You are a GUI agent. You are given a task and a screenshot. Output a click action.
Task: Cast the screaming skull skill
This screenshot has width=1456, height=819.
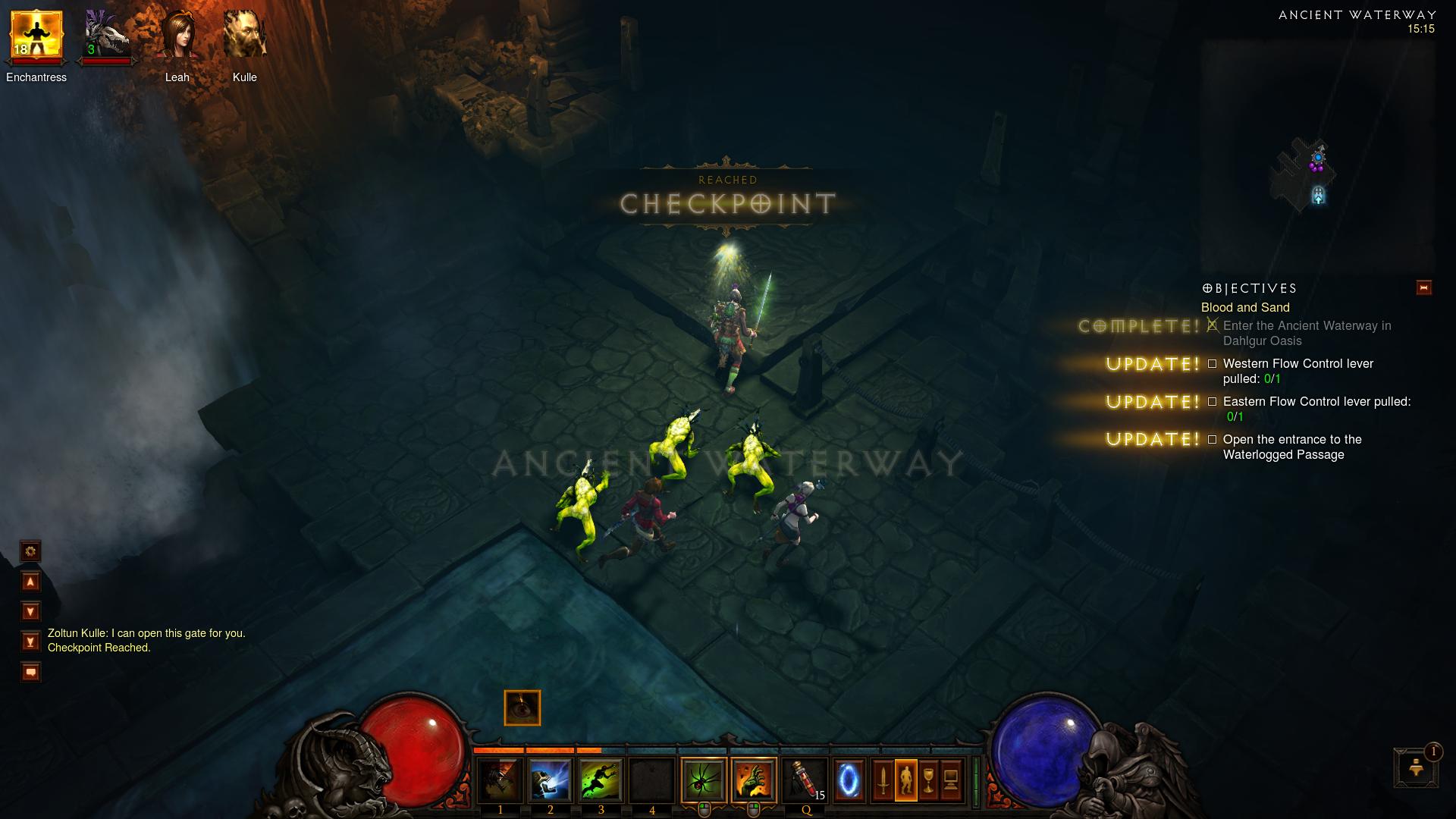tap(550, 780)
